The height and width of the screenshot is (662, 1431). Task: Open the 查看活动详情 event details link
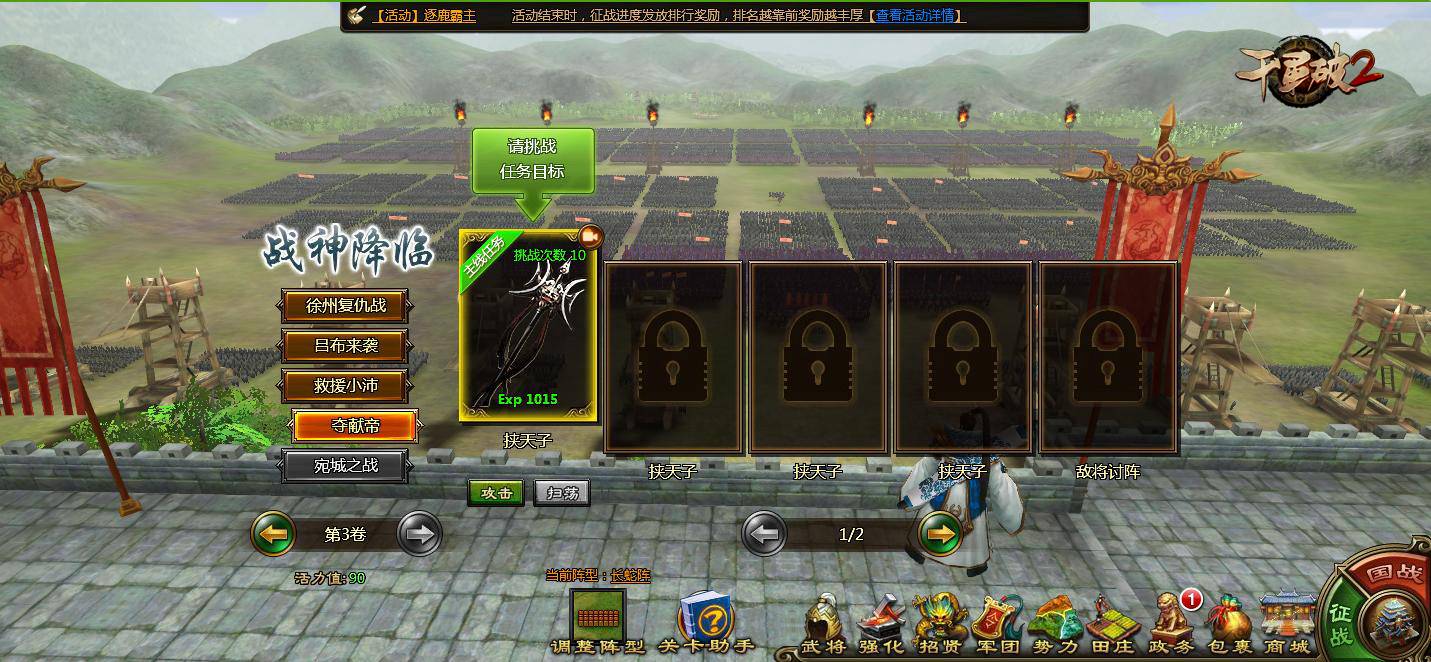pos(920,16)
